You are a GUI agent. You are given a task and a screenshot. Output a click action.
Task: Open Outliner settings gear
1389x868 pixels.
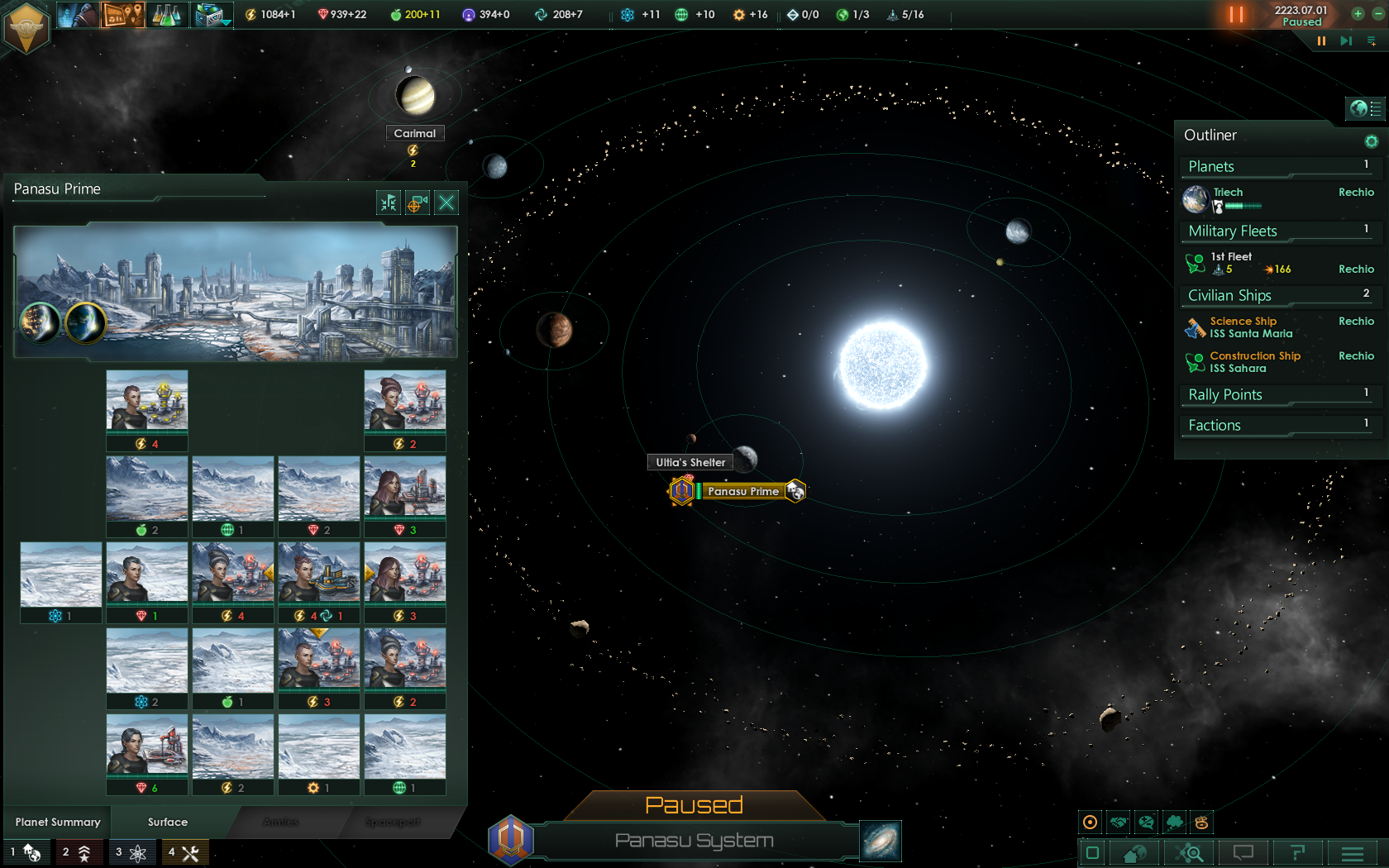[x=1371, y=141]
